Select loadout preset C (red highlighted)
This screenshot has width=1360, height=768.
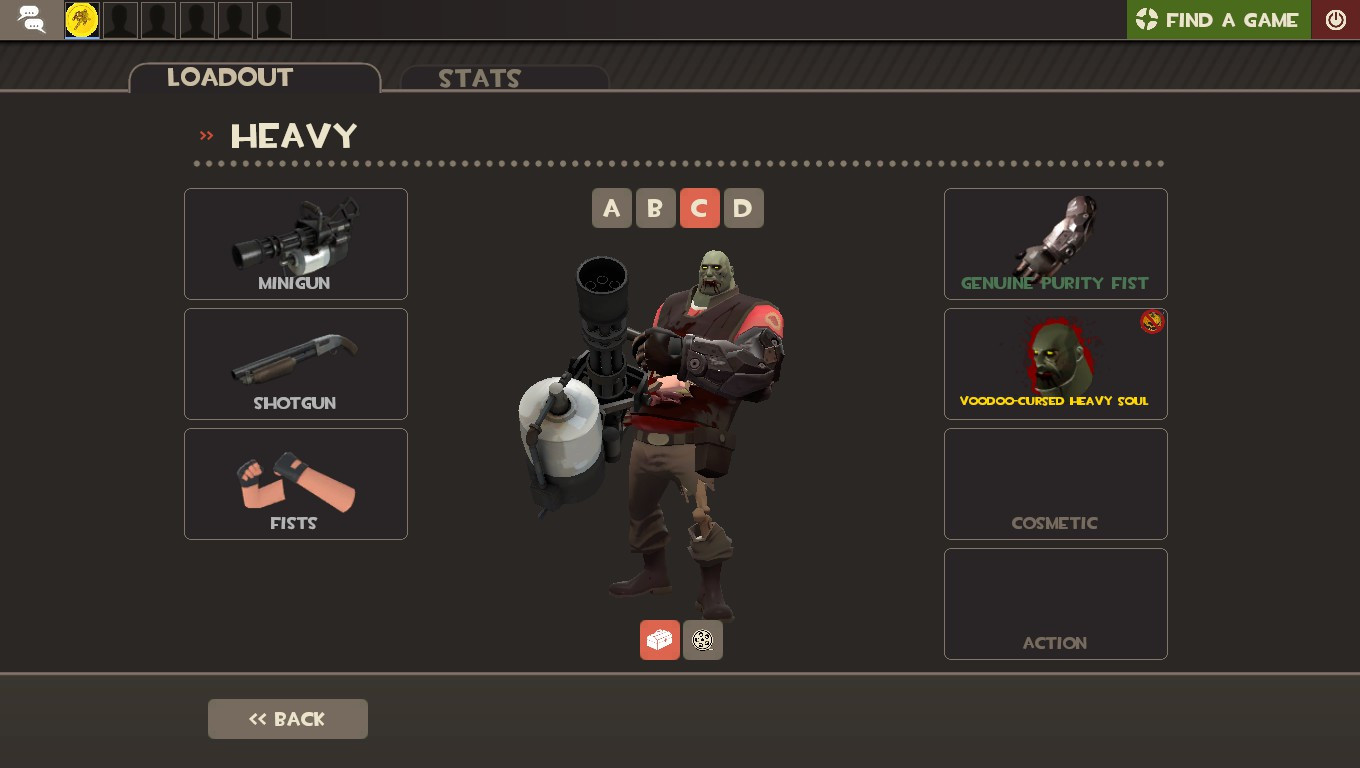[699, 208]
